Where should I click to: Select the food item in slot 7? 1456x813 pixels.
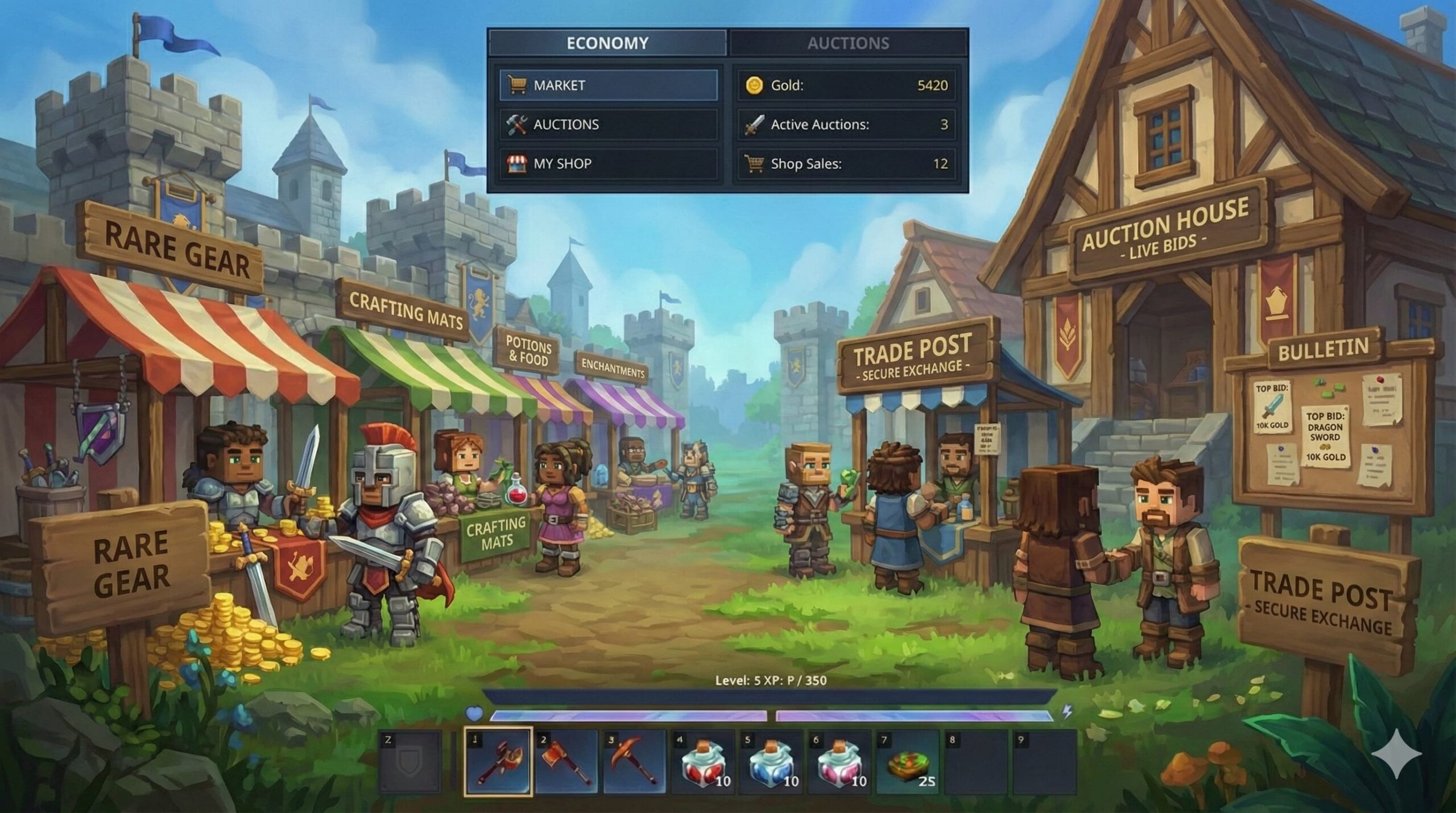(x=907, y=761)
